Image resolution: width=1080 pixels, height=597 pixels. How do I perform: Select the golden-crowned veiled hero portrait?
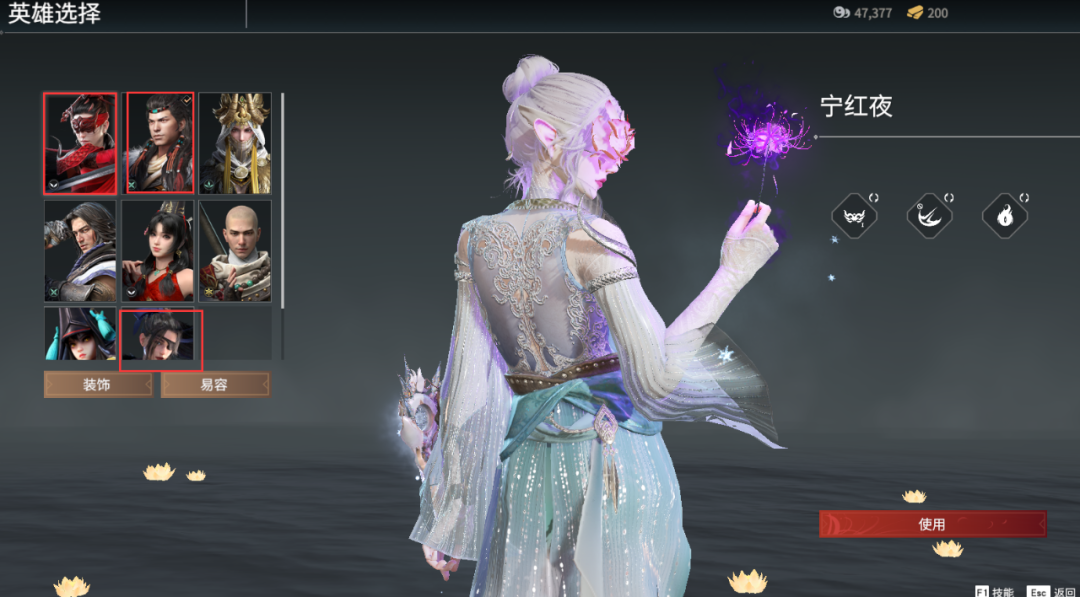pyautogui.click(x=235, y=143)
